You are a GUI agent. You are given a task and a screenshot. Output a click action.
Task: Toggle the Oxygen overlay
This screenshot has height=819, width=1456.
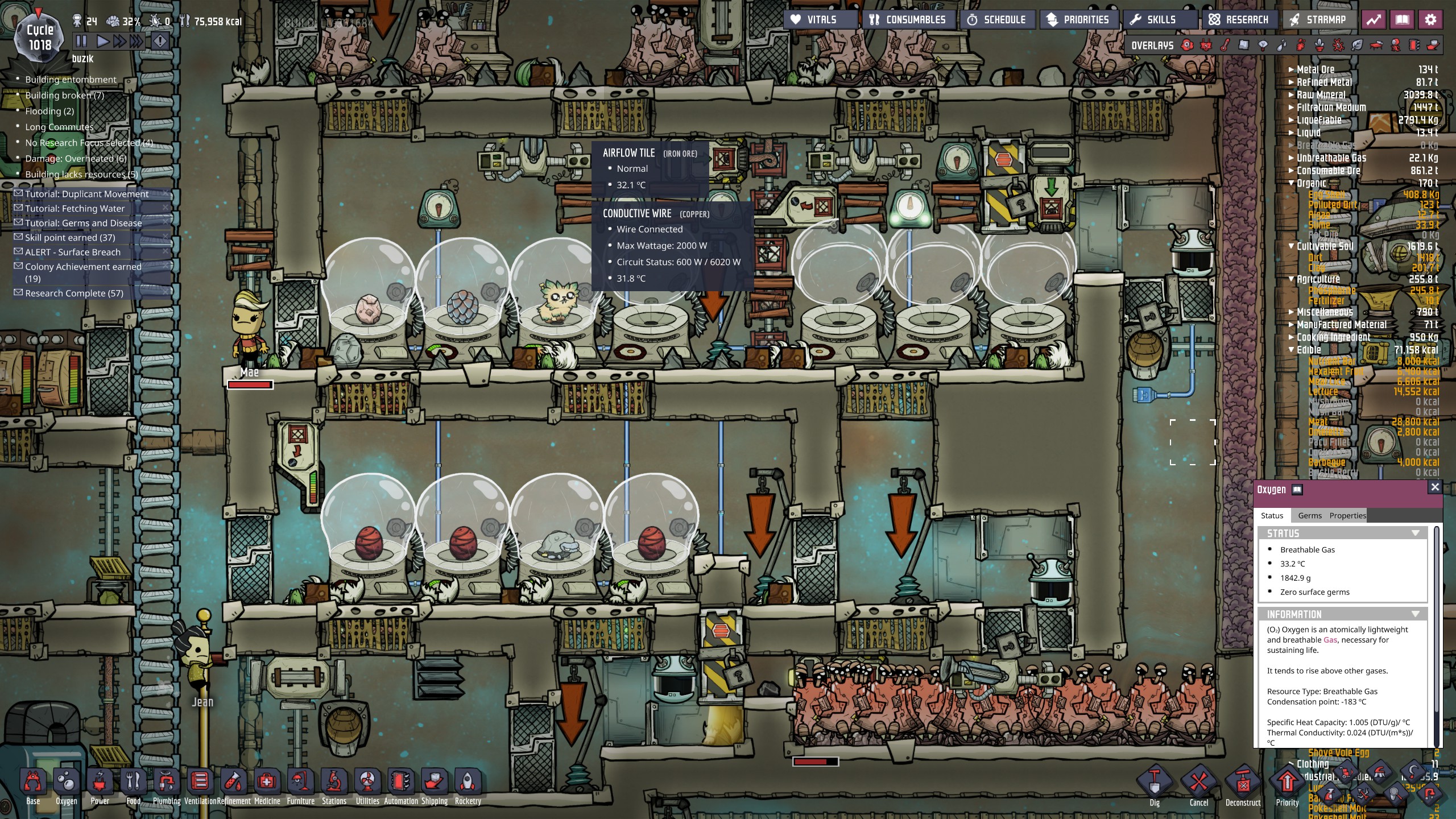point(1188,45)
